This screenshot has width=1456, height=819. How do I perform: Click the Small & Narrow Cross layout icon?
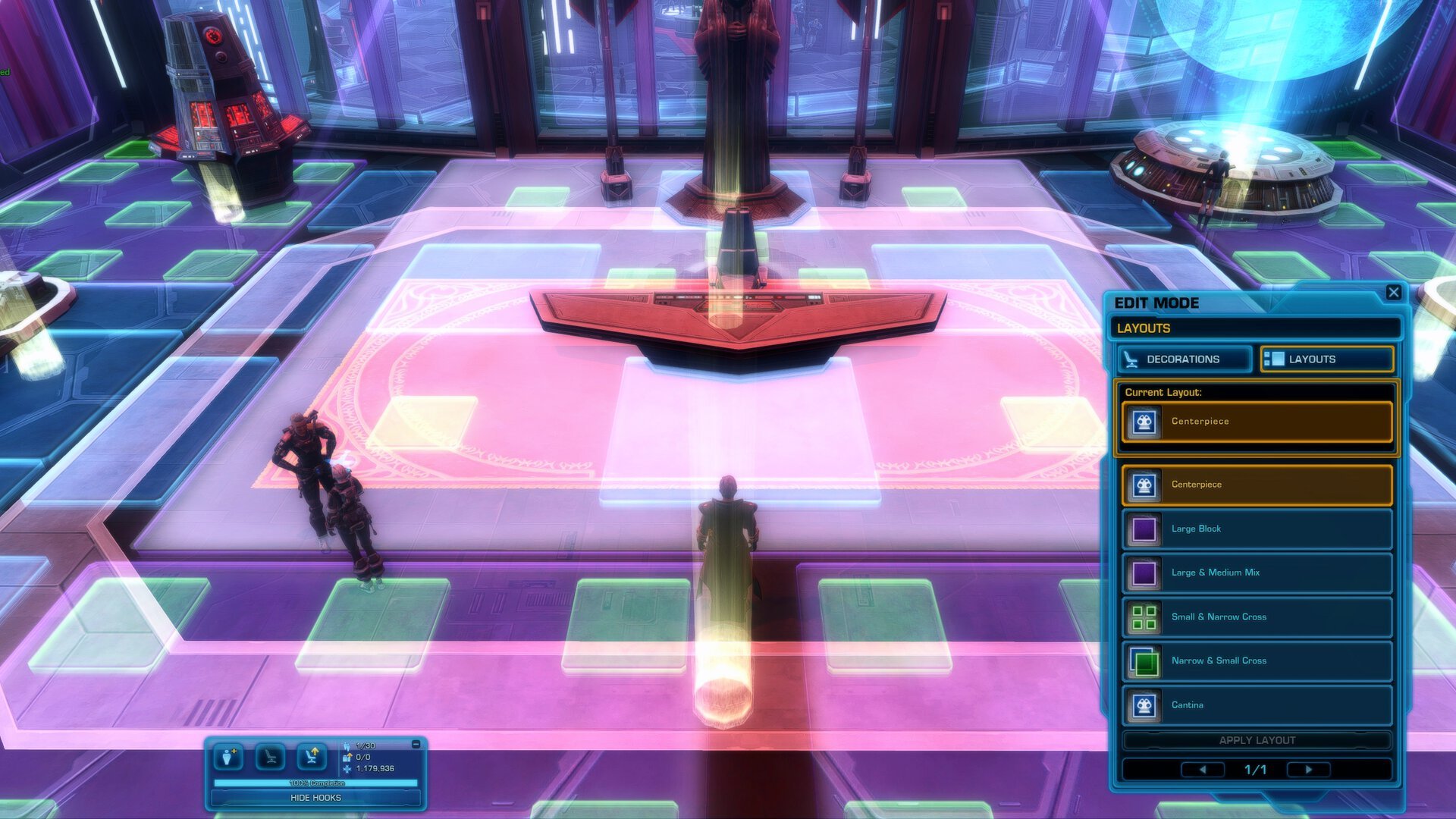(x=1142, y=617)
